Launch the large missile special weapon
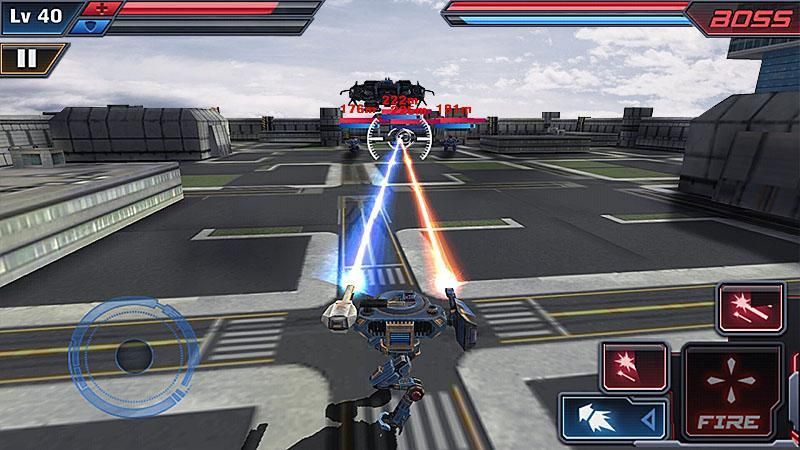This screenshot has height=450, width=800. pyautogui.click(x=750, y=307)
